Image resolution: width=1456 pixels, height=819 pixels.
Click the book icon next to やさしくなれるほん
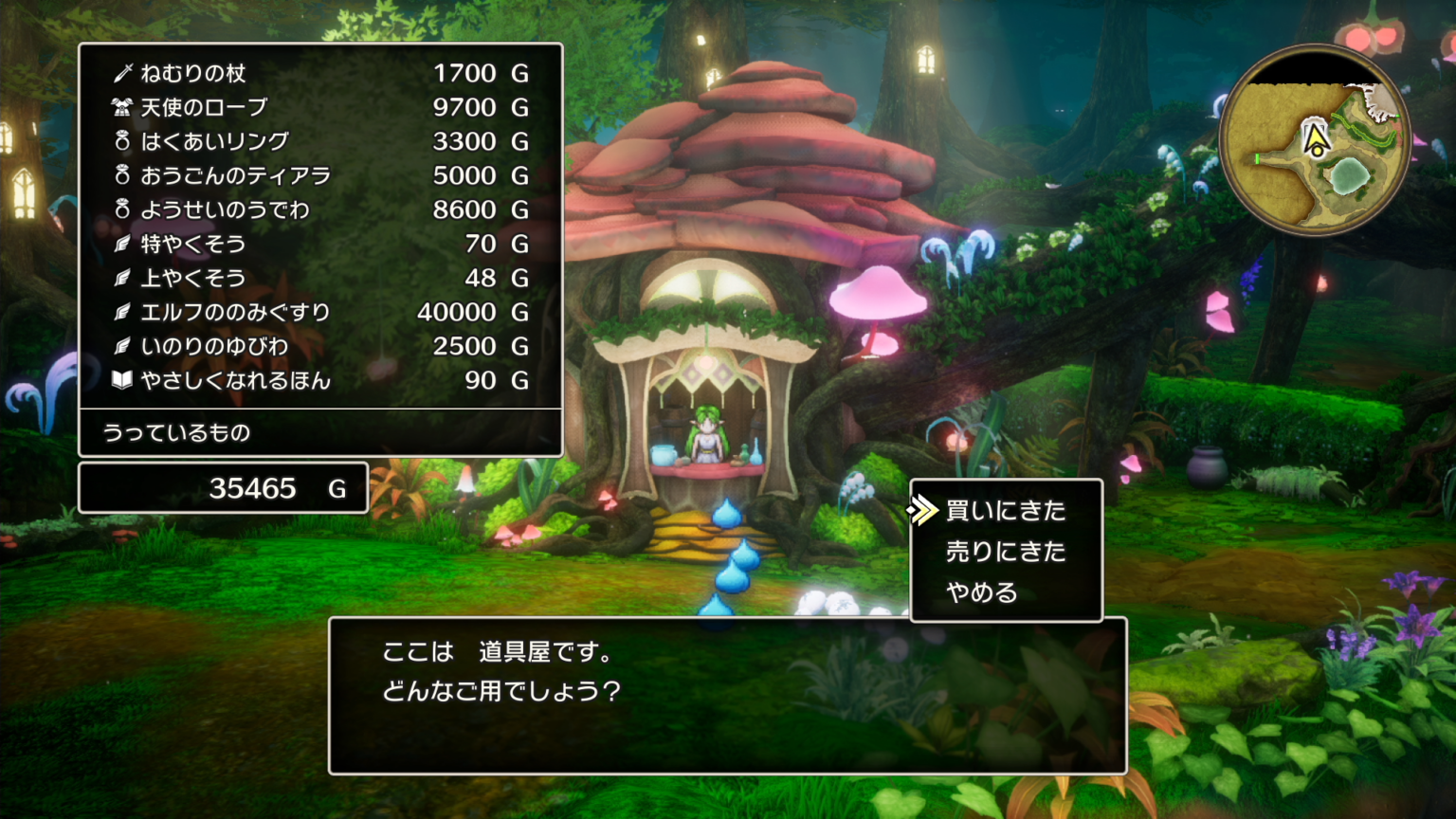coord(122,380)
